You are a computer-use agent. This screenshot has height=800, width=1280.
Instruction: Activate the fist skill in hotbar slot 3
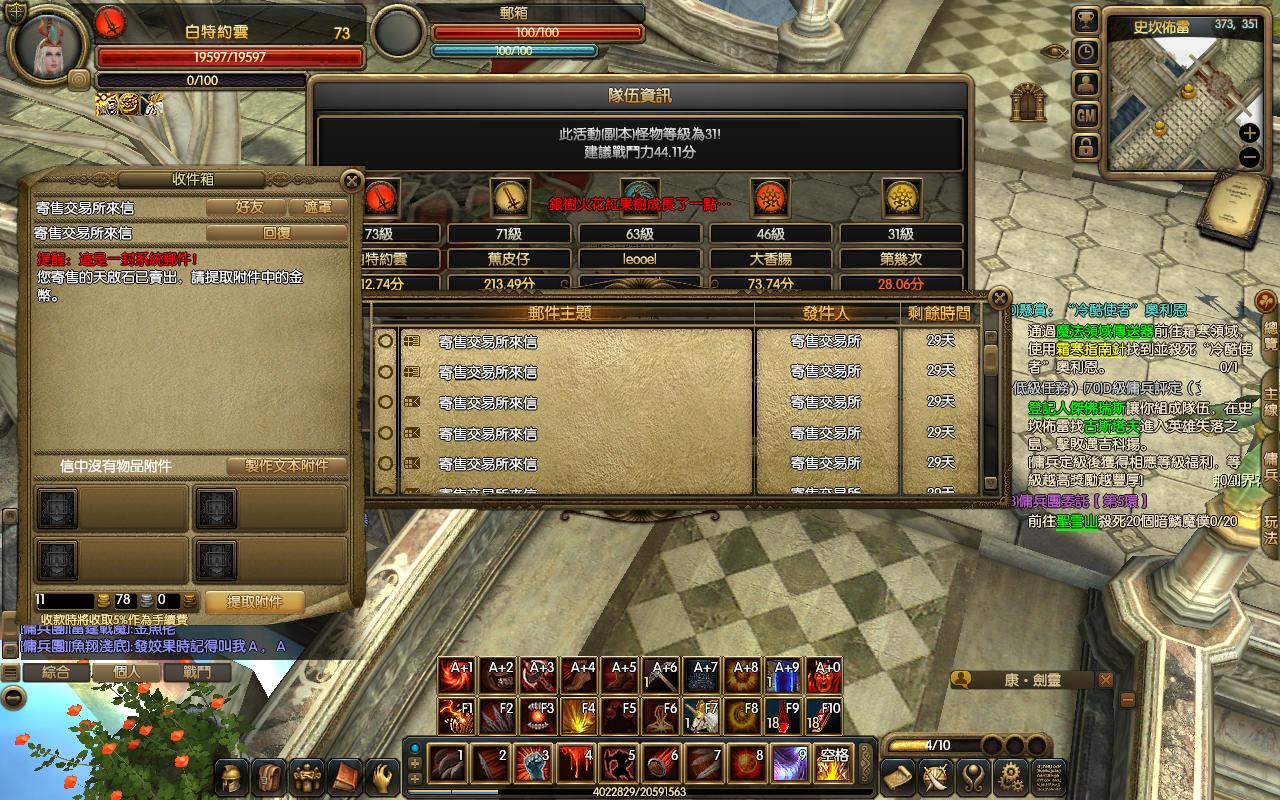[x=534, y=765]
